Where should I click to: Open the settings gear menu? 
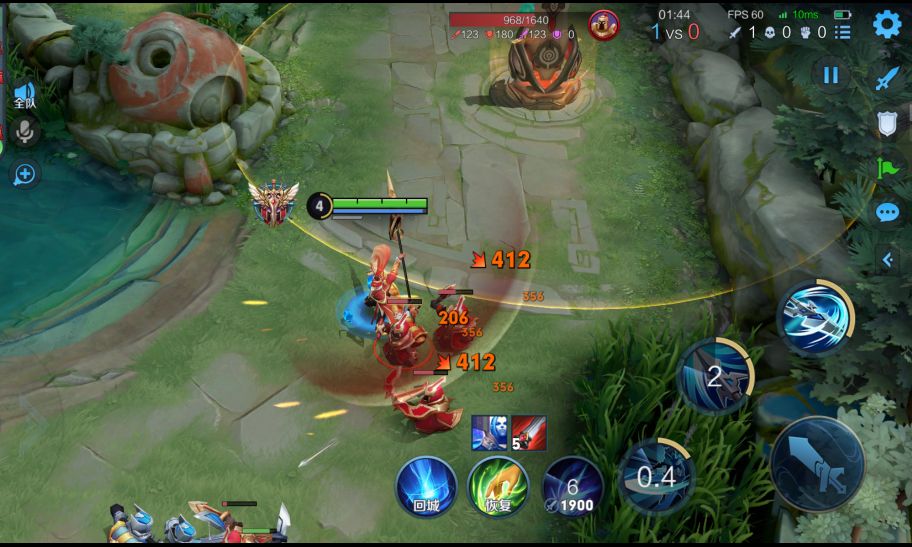pos(887,24)
